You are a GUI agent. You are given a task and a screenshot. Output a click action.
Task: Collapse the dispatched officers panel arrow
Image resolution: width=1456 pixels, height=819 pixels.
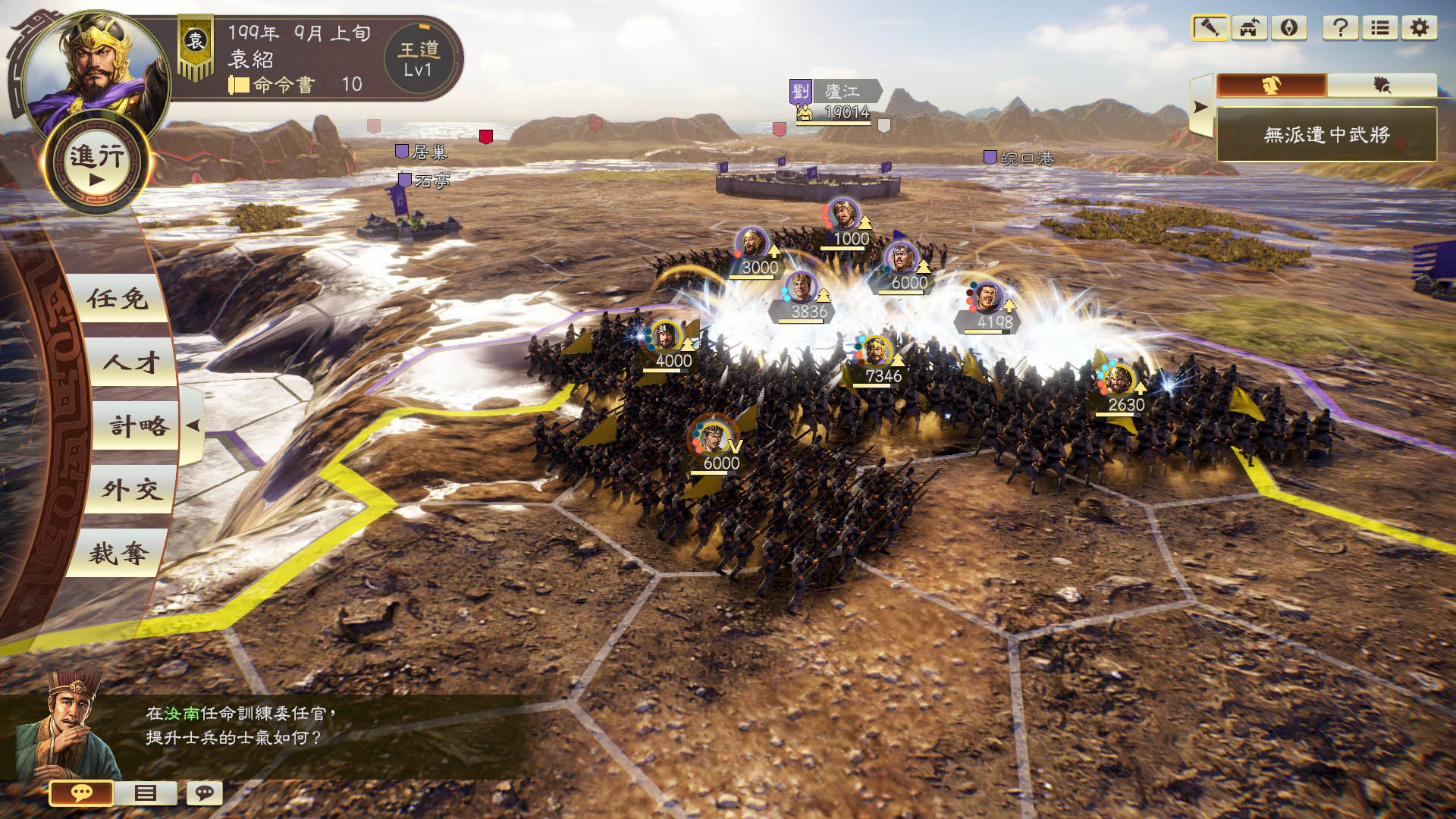1200,107
